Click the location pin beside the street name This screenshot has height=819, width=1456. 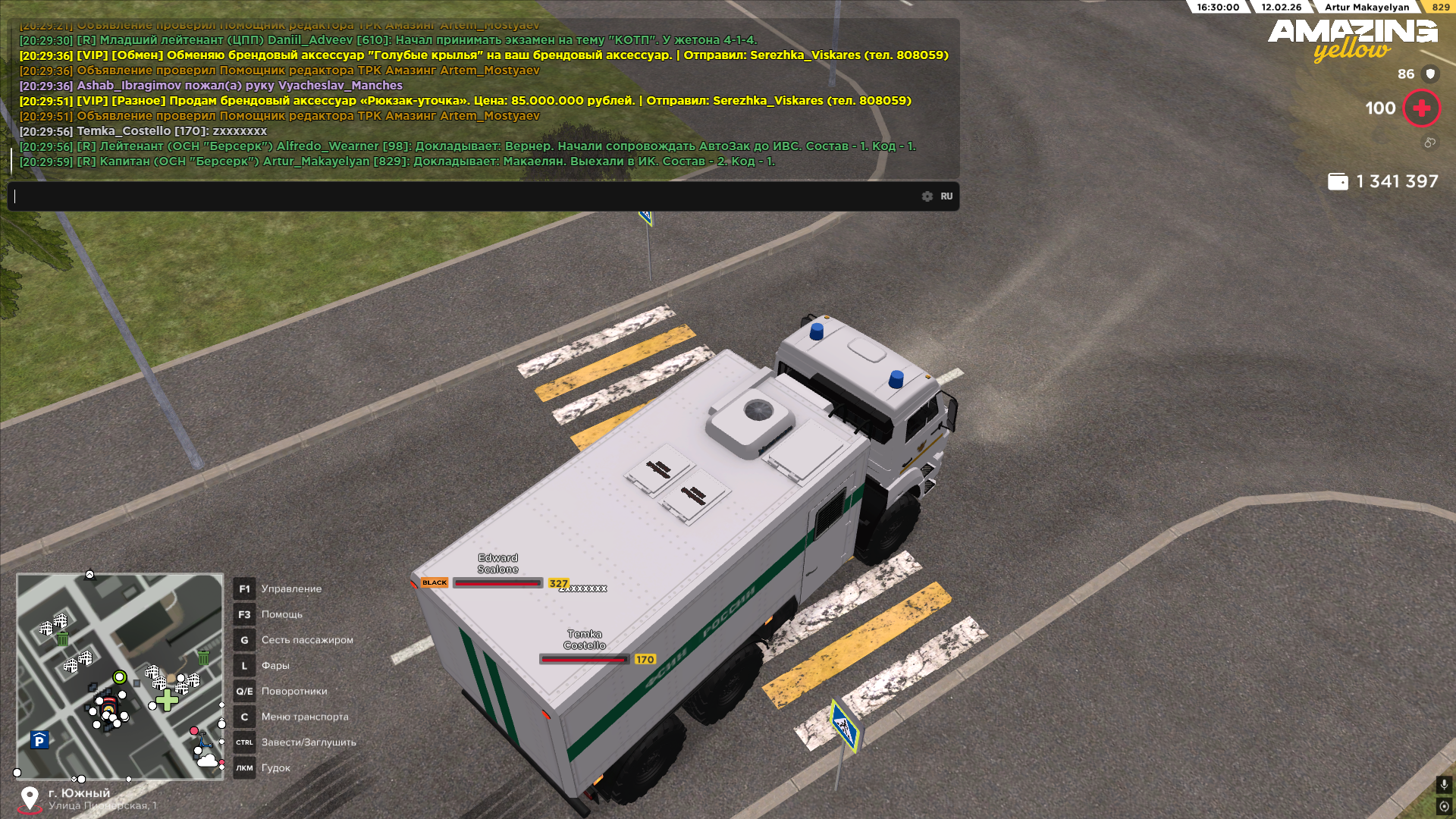[30, 799]
